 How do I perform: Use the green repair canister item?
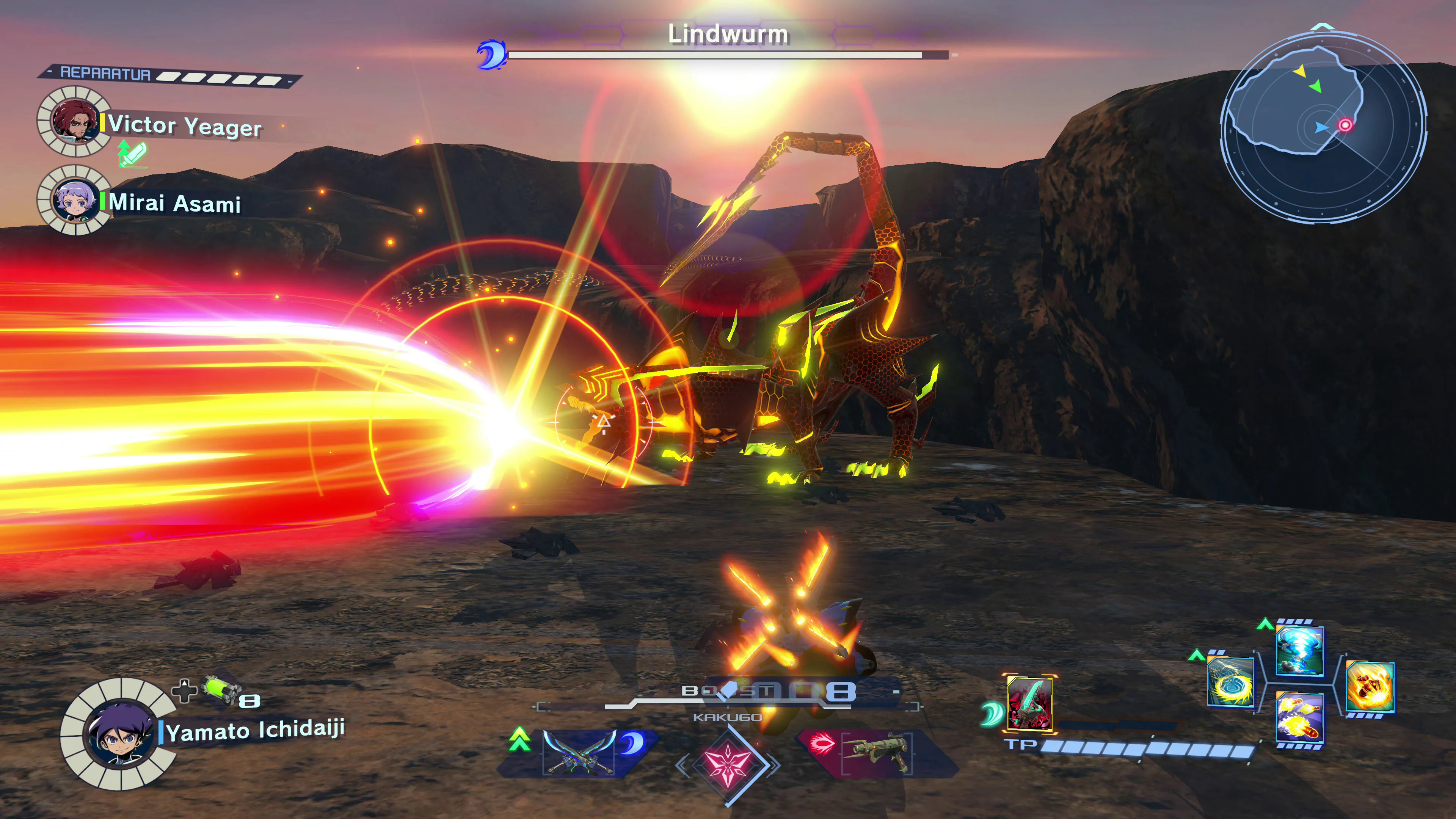click(x=221, y=690)
